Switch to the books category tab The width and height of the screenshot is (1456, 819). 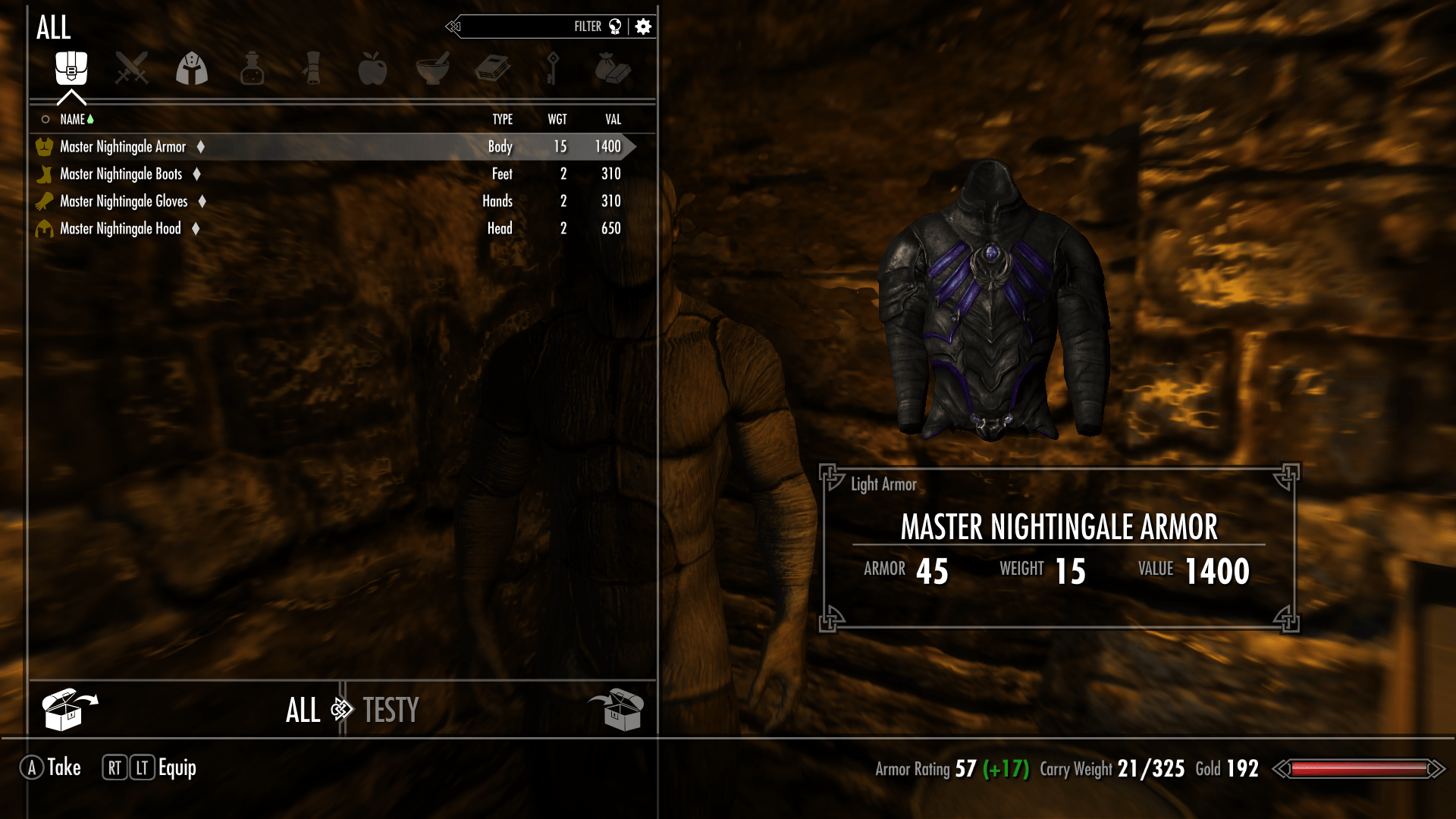click(x=493, y=69)
